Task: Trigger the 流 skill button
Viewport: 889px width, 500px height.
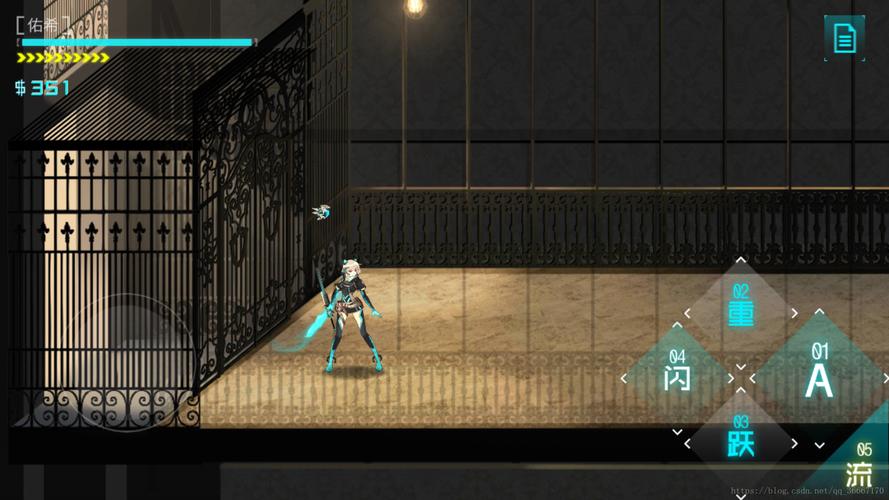Action: tap(858, 472)
